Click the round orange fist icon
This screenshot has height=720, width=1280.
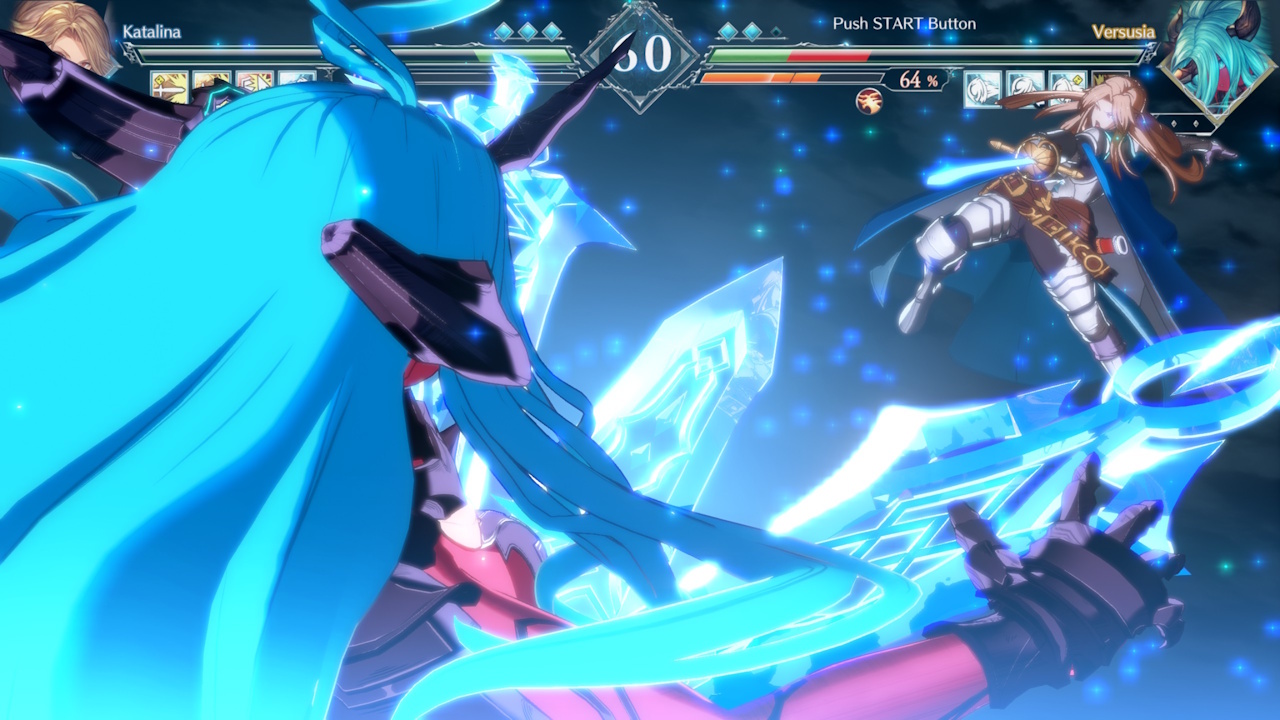(869, 100)
